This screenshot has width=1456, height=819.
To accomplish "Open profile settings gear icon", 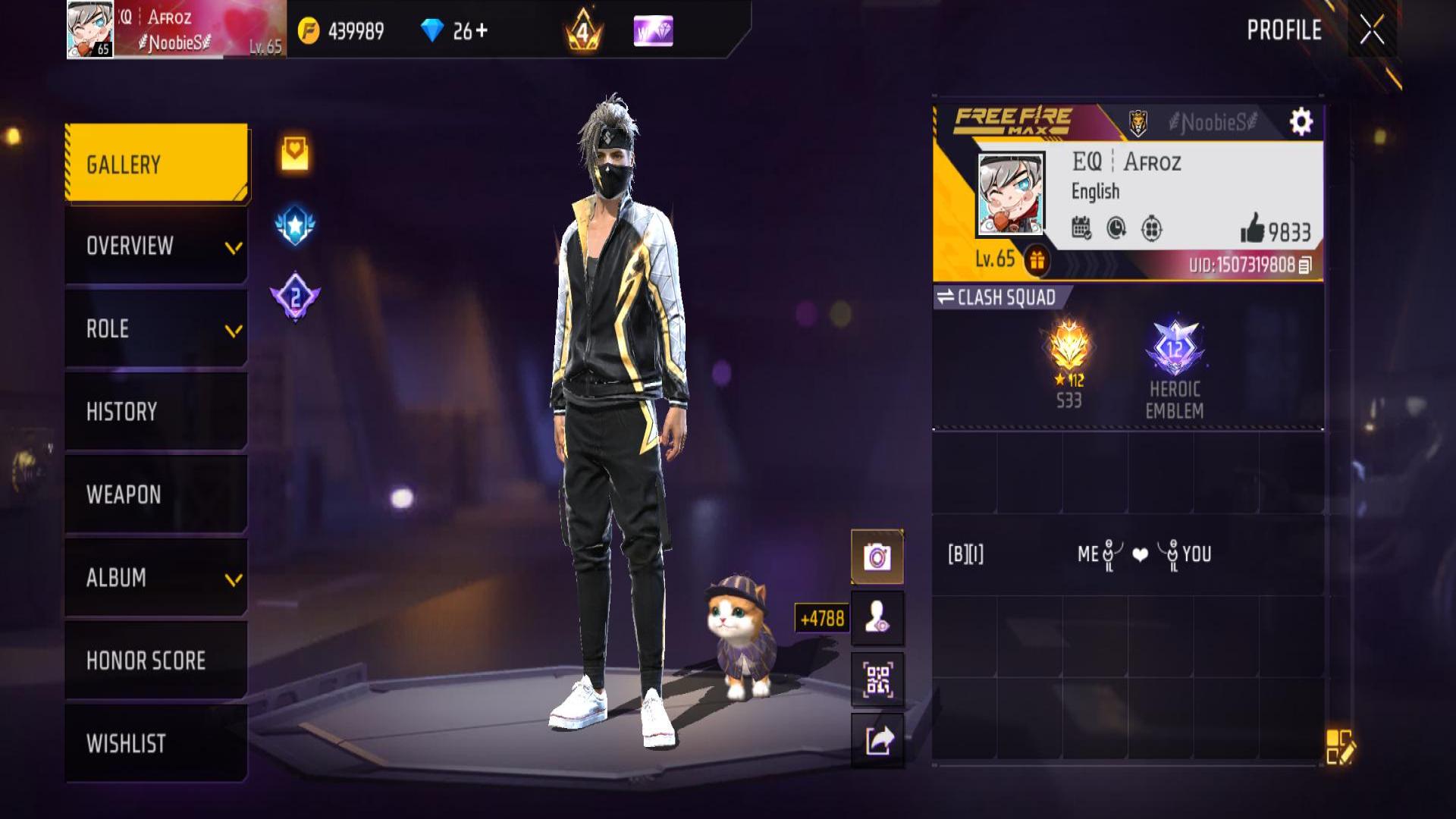I will pos(1301,121).
